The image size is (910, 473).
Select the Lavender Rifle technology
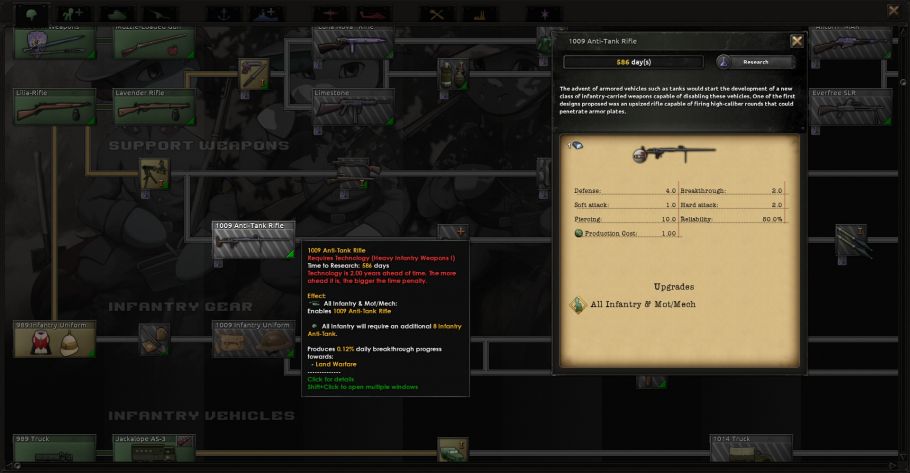(x=154, y=107)
